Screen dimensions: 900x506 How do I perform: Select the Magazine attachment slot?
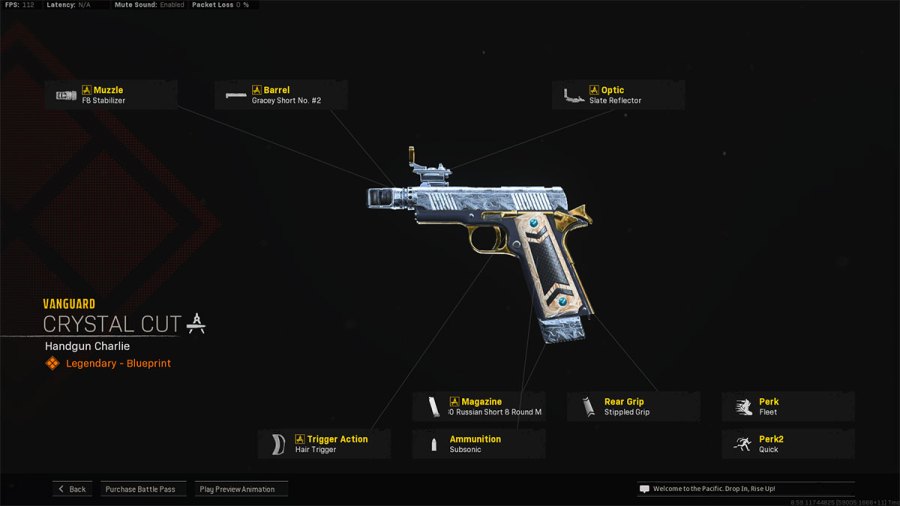click(478, 406)
